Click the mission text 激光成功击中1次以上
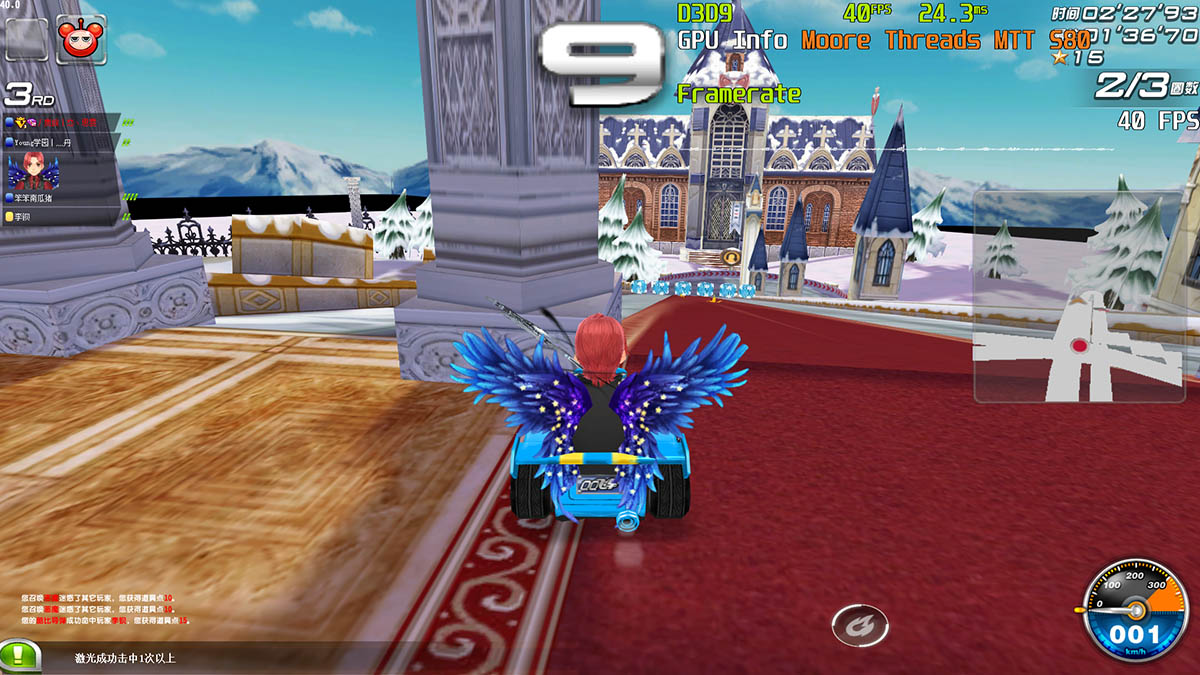This screenshot has height=675, width=1200. [125, 657]
